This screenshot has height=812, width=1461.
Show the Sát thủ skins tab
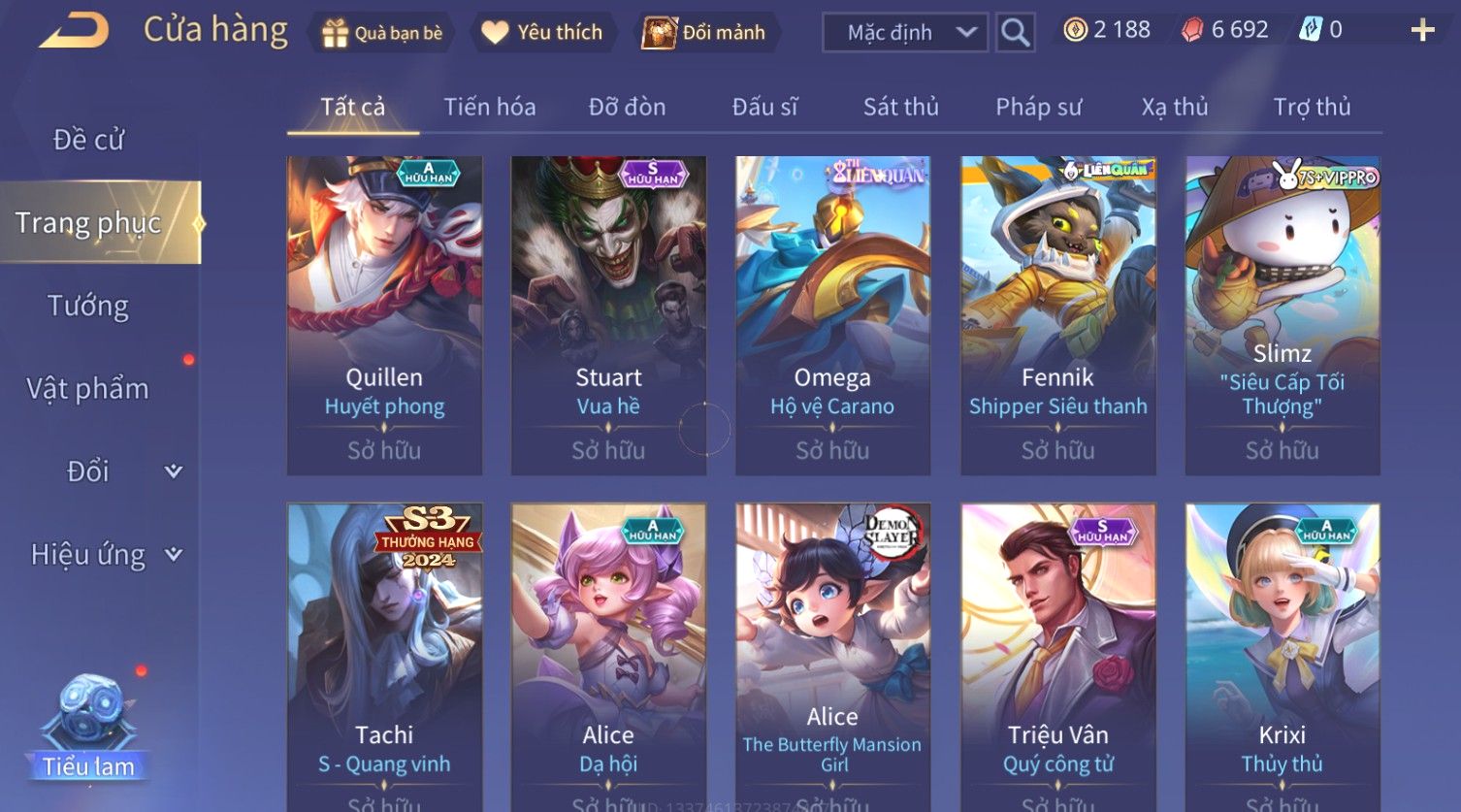point(900,107)
